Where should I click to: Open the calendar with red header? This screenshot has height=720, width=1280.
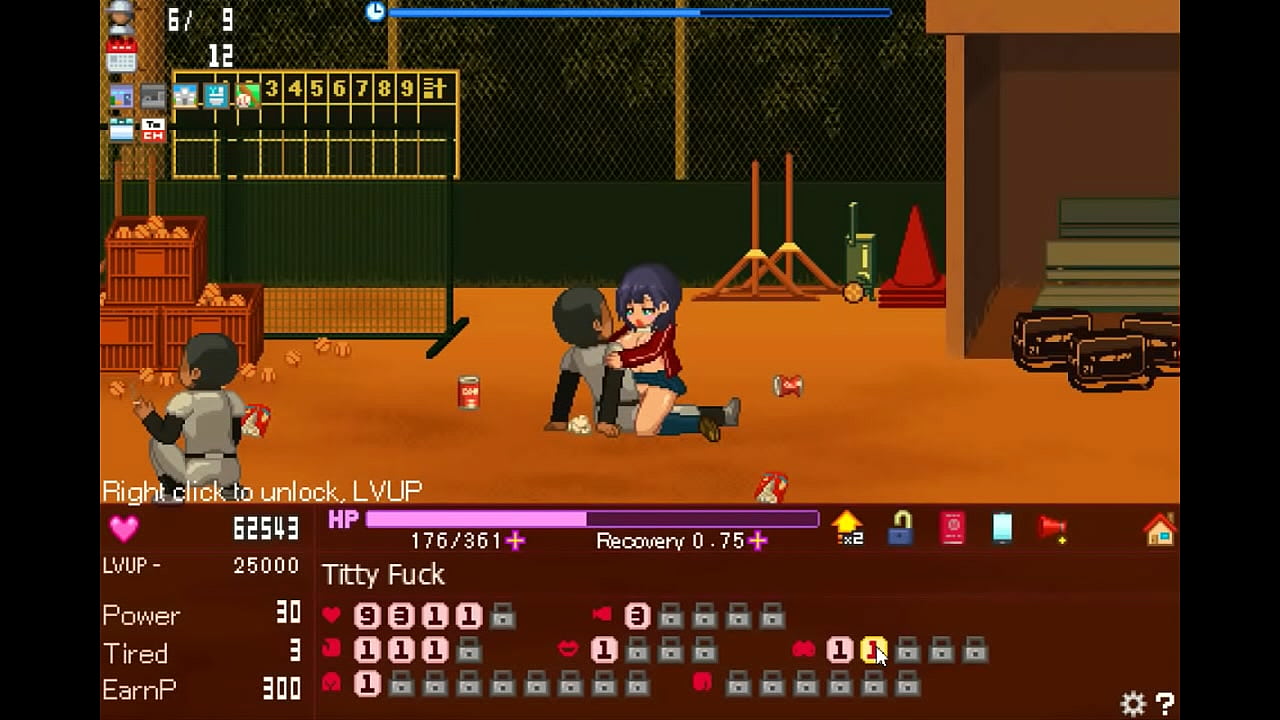pos(122,56)
